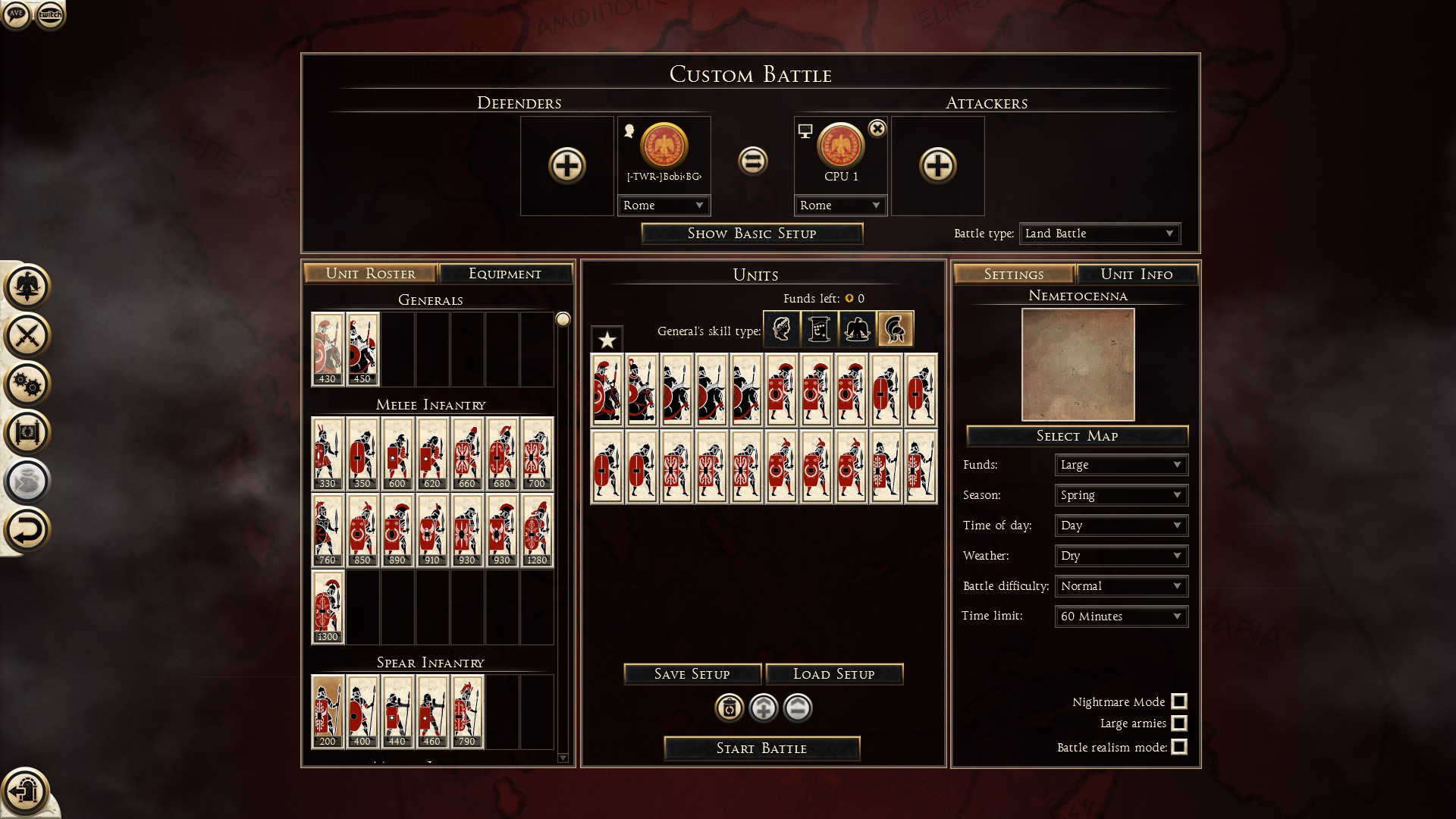Viewport: 1456px width, 819px height.
Task: Enable the Large armies checkbox
Action: click(1179, 723)
